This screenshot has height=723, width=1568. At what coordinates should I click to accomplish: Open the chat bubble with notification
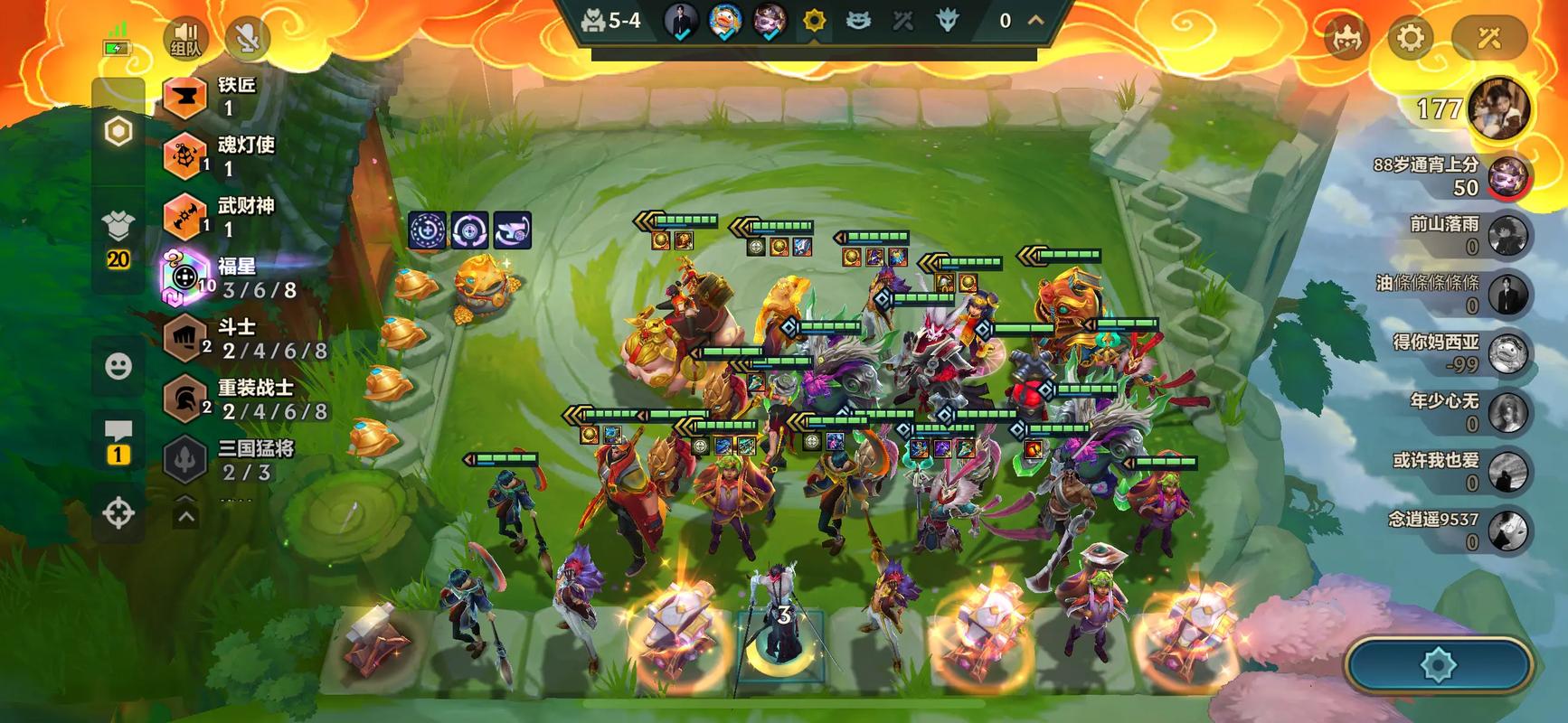[x=118, y=441]
